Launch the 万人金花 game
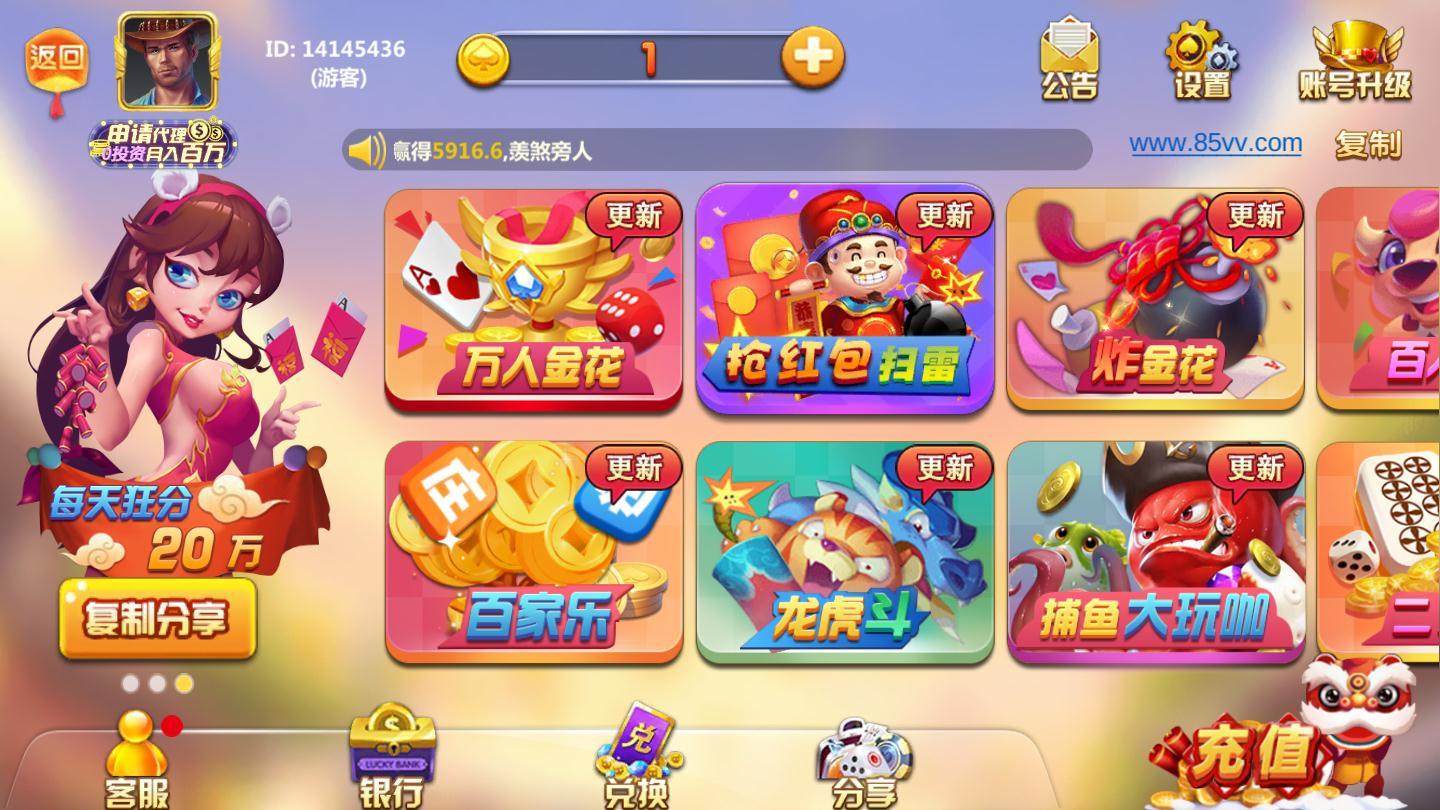Viewport: 1440px width, 810px height. pyautogui.click(x=534, y=295)
